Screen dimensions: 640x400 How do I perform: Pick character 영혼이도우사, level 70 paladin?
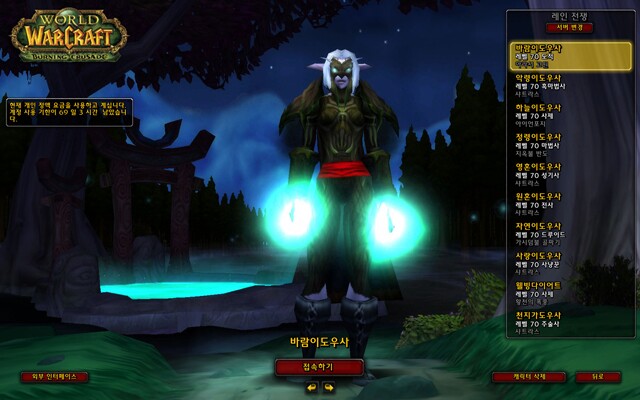click(x=572, y=173)
